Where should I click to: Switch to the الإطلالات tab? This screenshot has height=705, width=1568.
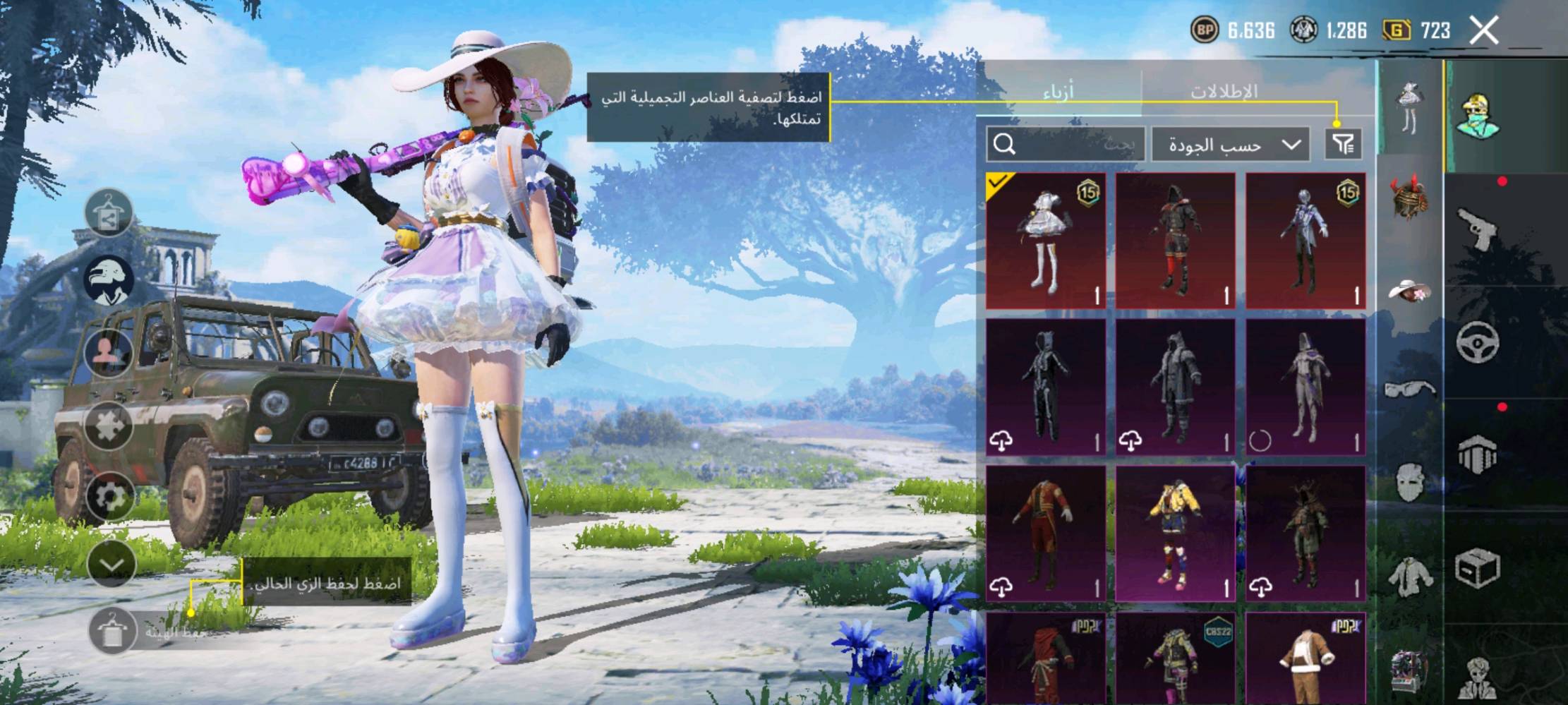tap(1224, 91)
